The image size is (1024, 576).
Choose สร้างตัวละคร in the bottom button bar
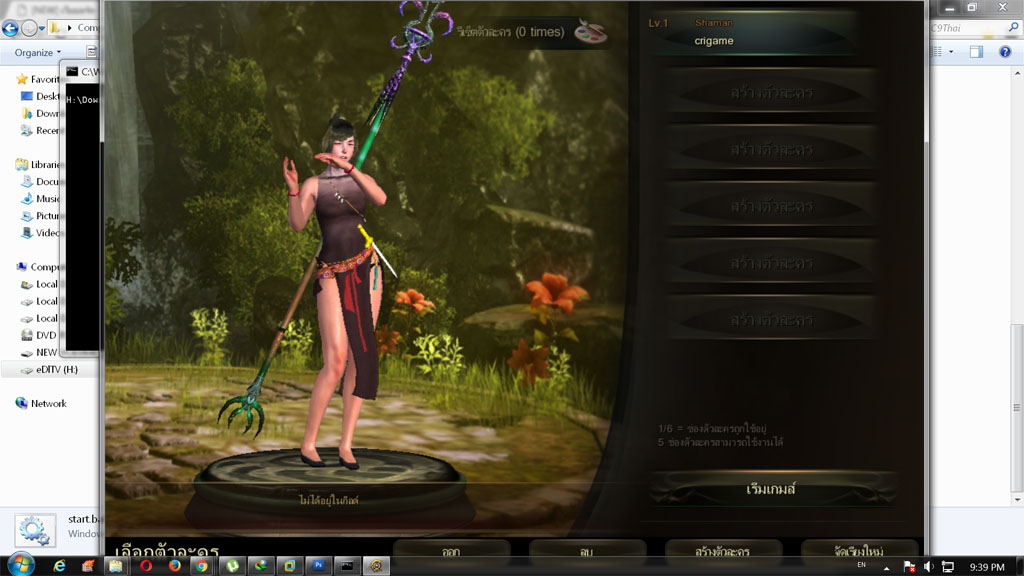[723, 551]
